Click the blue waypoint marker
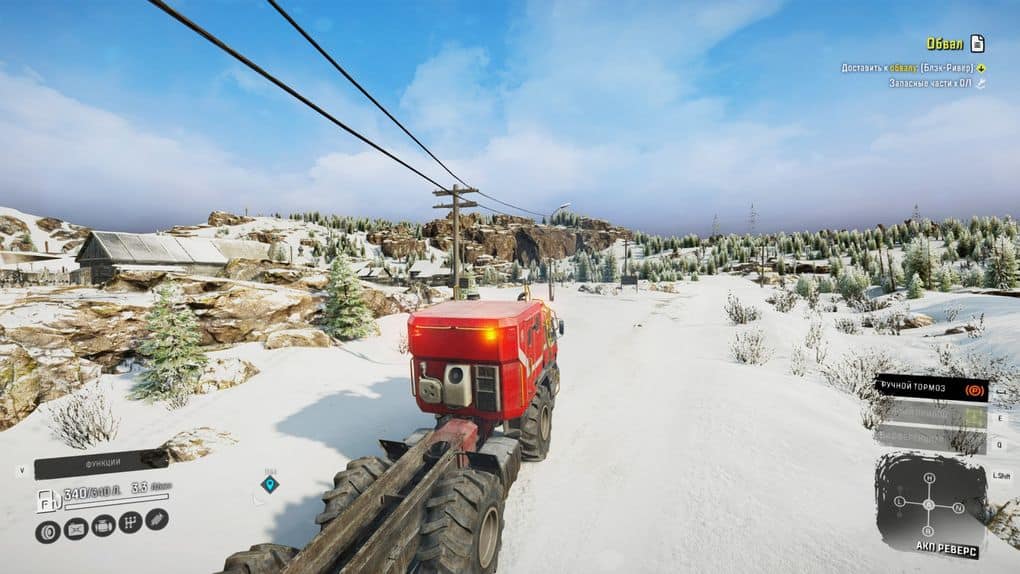Viewport: 1020px width, 574px height. click(x=269, y=484)
